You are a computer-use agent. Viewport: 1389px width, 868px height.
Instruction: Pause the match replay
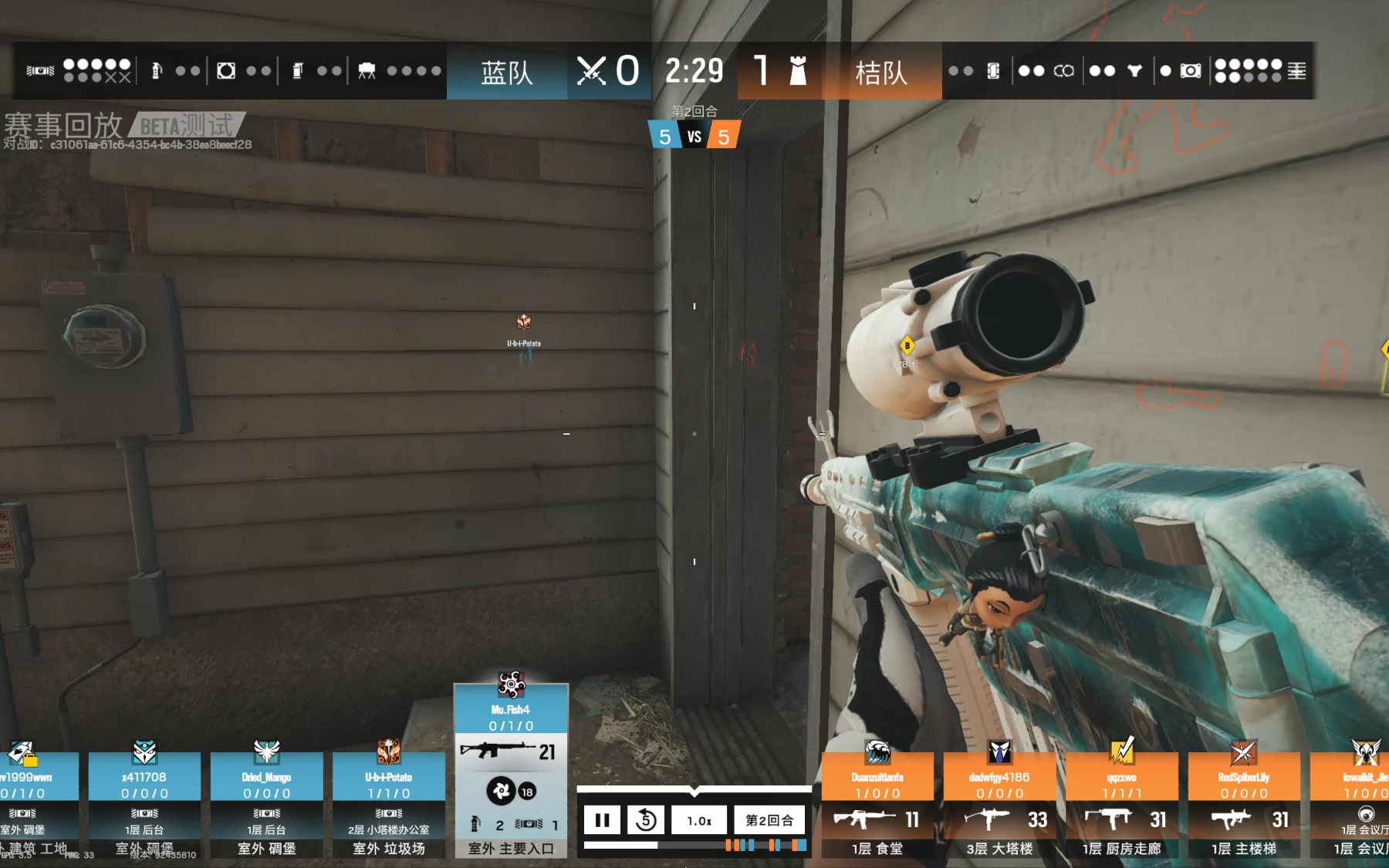point(602,820)
